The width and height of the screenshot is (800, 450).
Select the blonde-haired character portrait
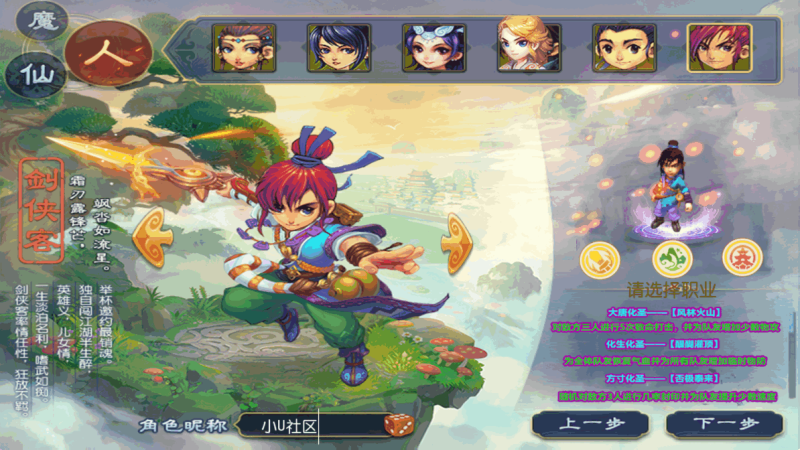(x=529, y=48)
